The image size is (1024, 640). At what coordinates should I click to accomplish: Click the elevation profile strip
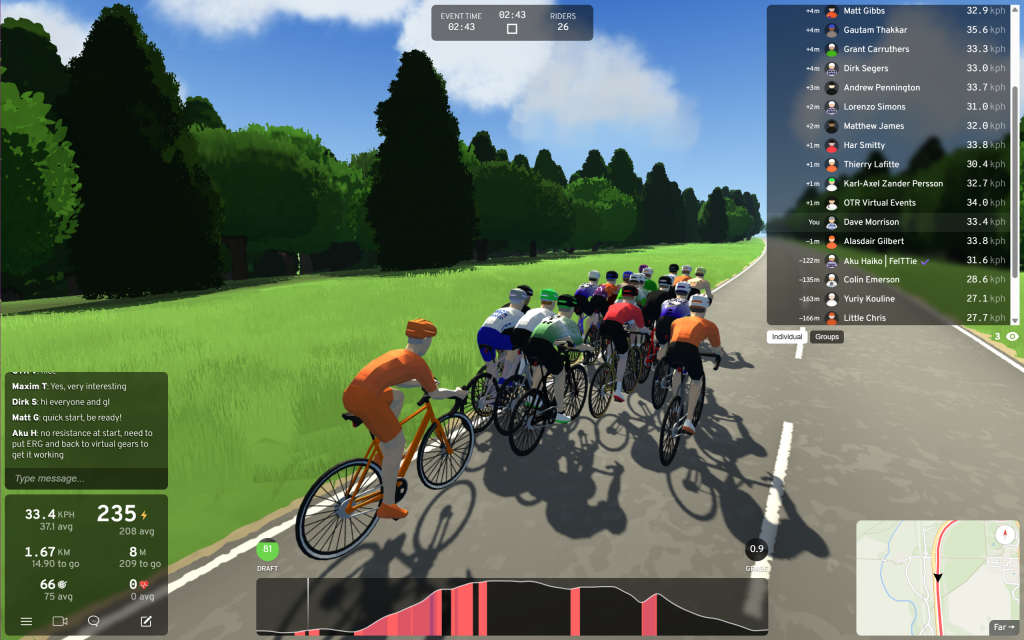[x=510, y=607]
